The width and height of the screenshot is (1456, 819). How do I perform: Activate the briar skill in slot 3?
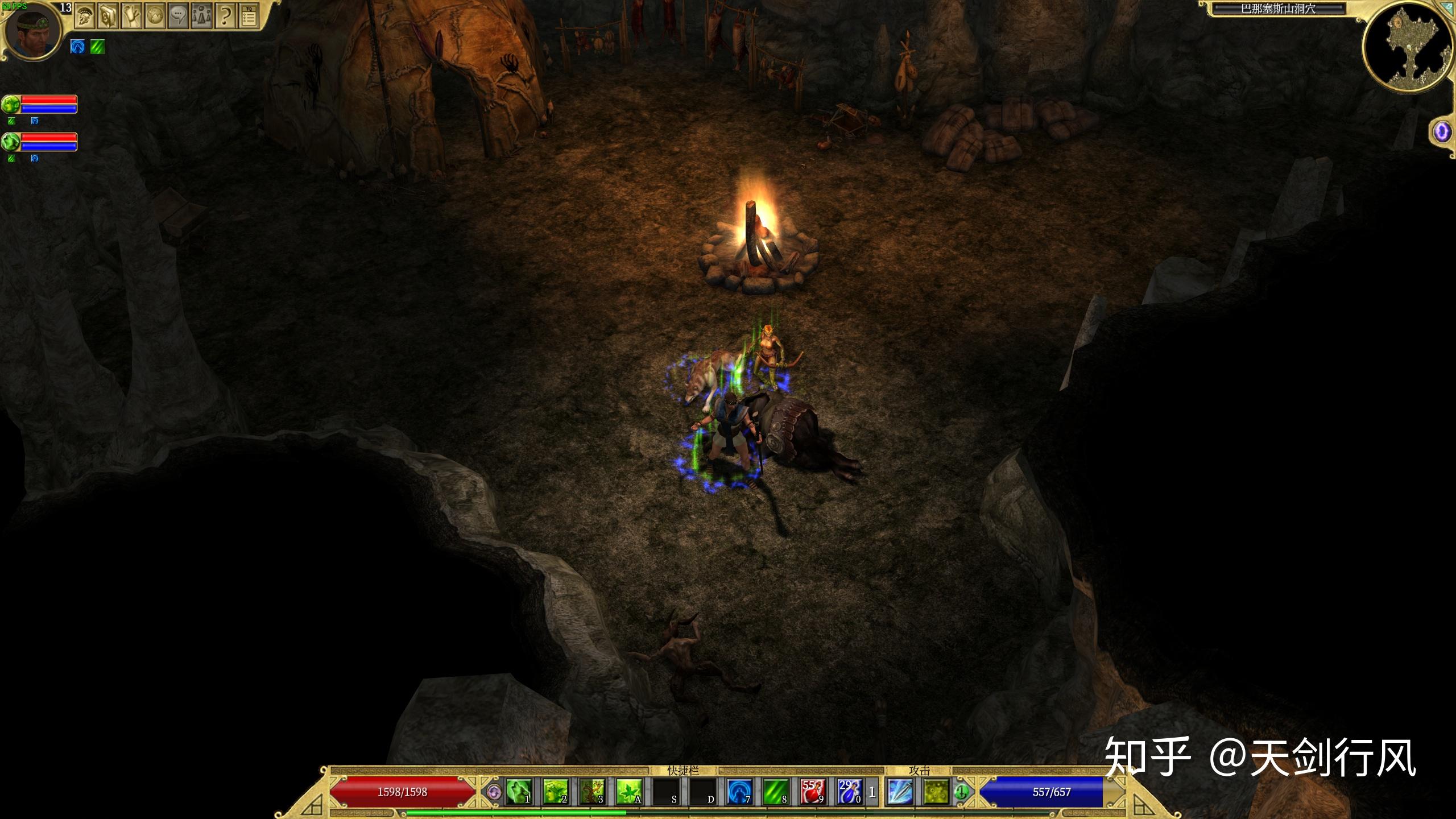(x=591, y=792)
